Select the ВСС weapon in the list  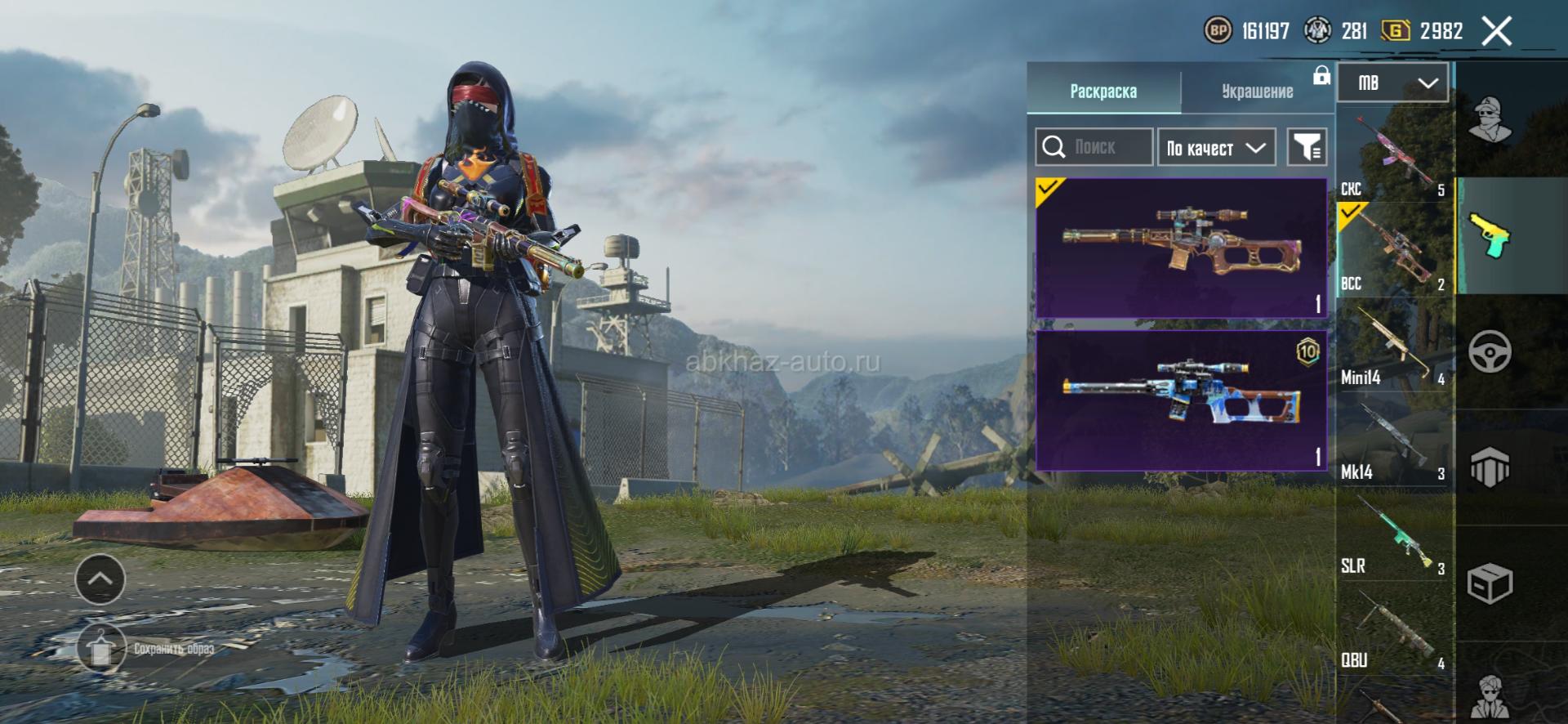point(1394,249)
